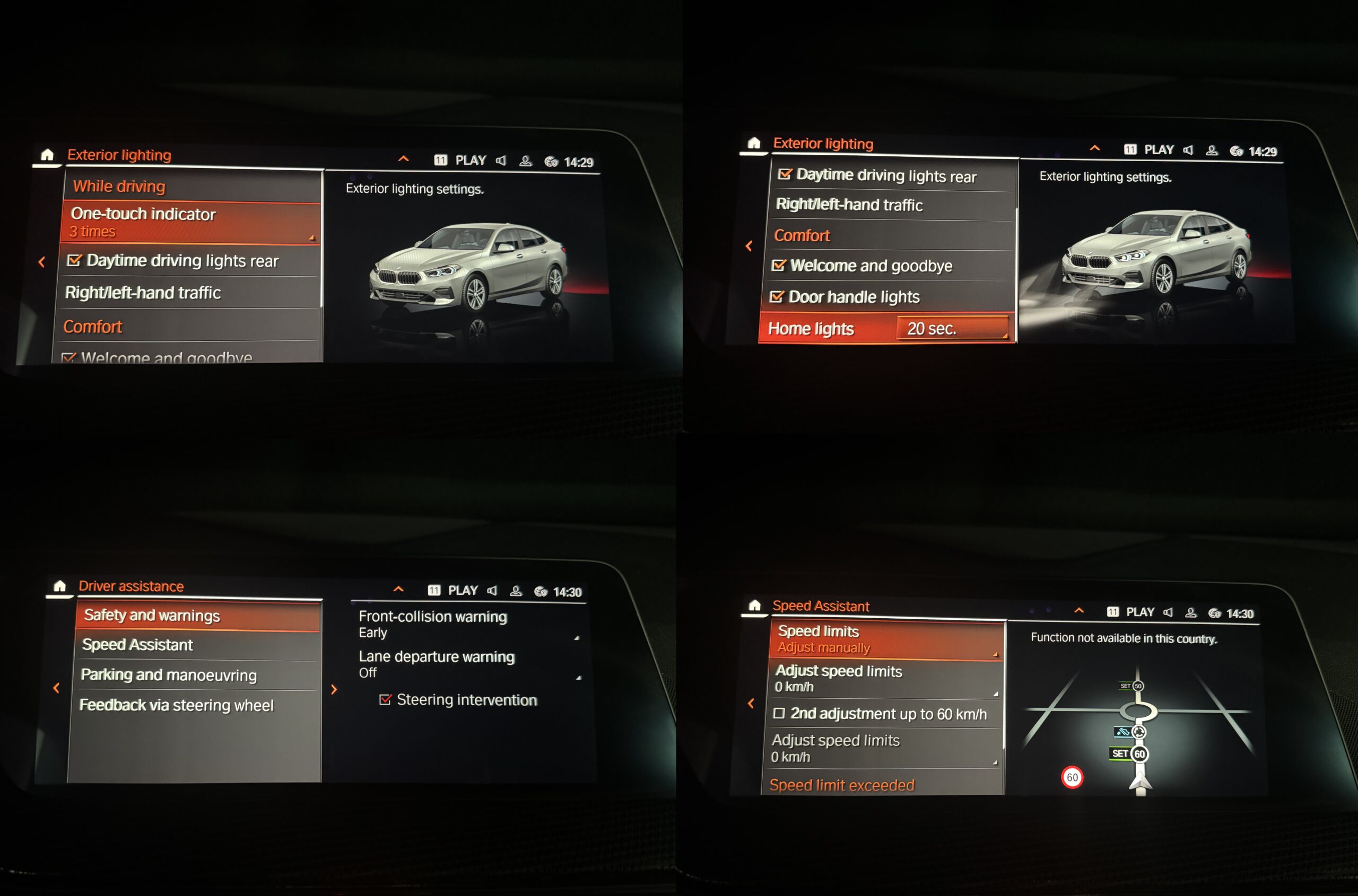Click the right arrow beside the Driver assistance list
Screen dimensions: 1358x896
pos(334,689)
